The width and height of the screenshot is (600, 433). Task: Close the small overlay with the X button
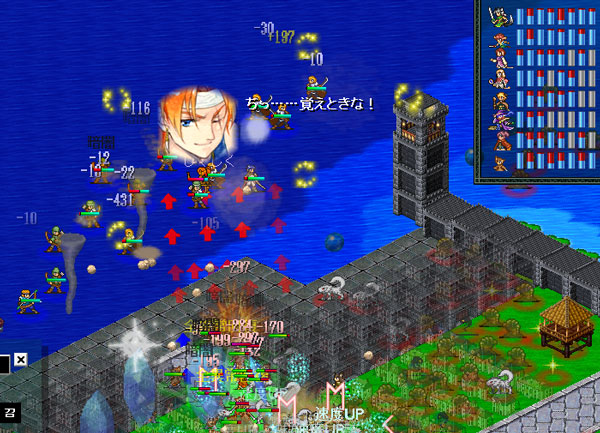pyautogui.click(x=20, y=359)
